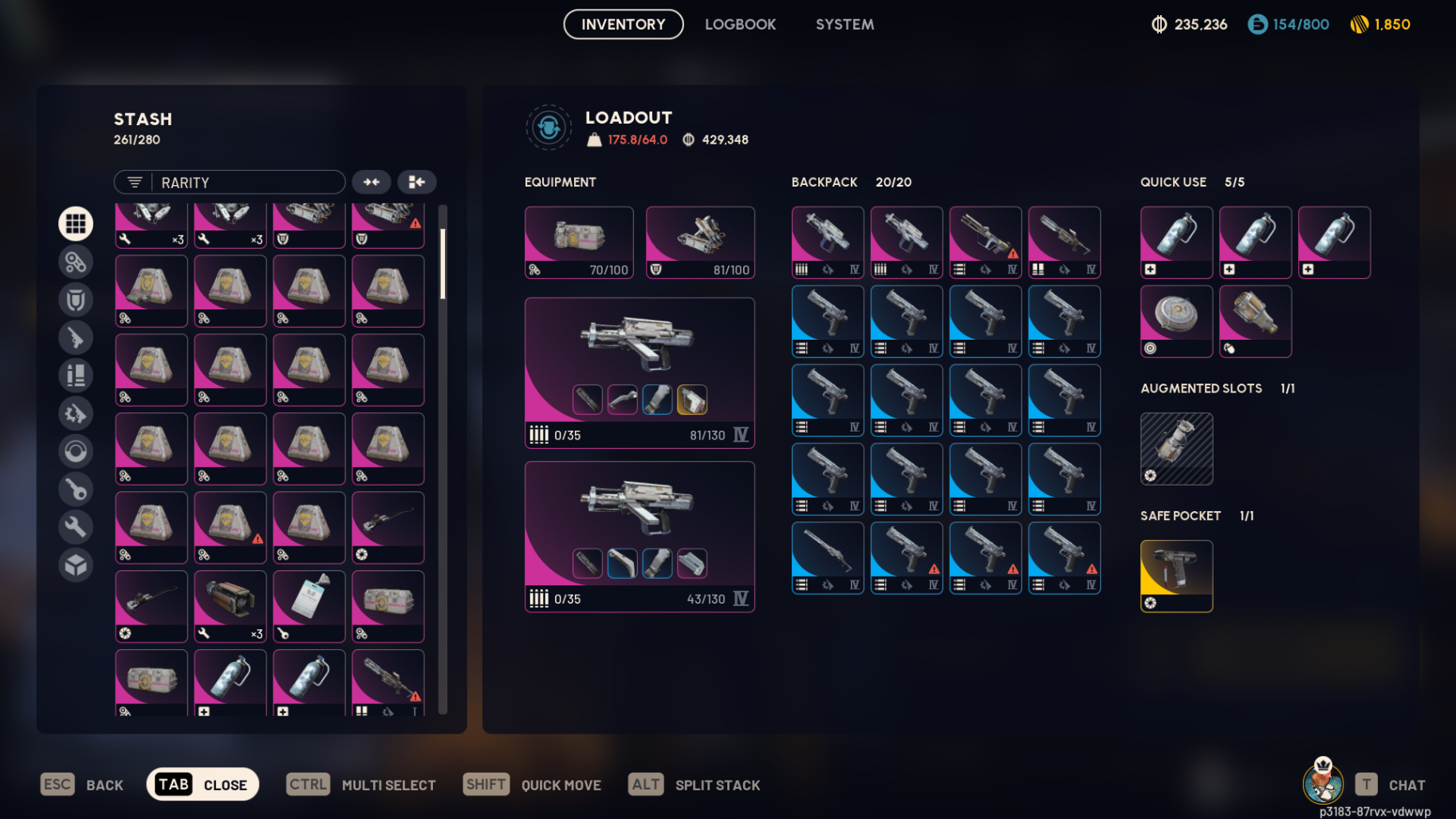Open the filter funnel menu in the search bar

pos(133,182)
